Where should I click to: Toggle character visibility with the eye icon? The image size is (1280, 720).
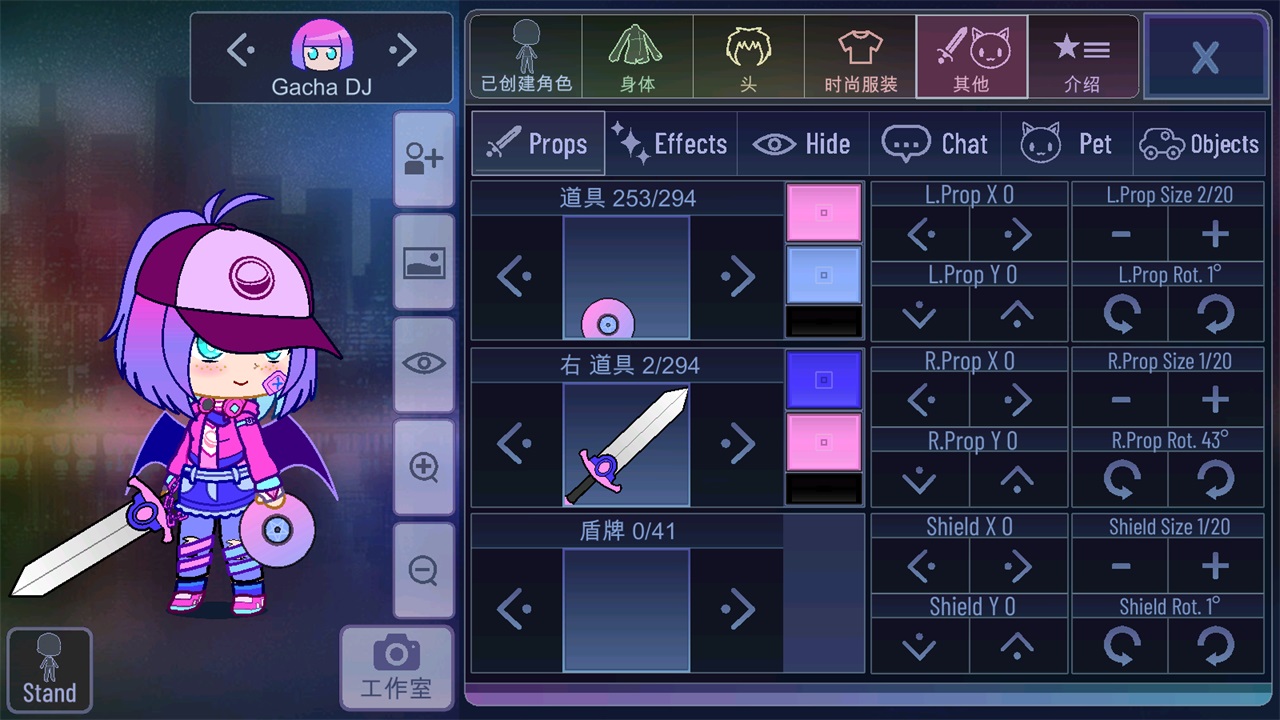[423, 365]
